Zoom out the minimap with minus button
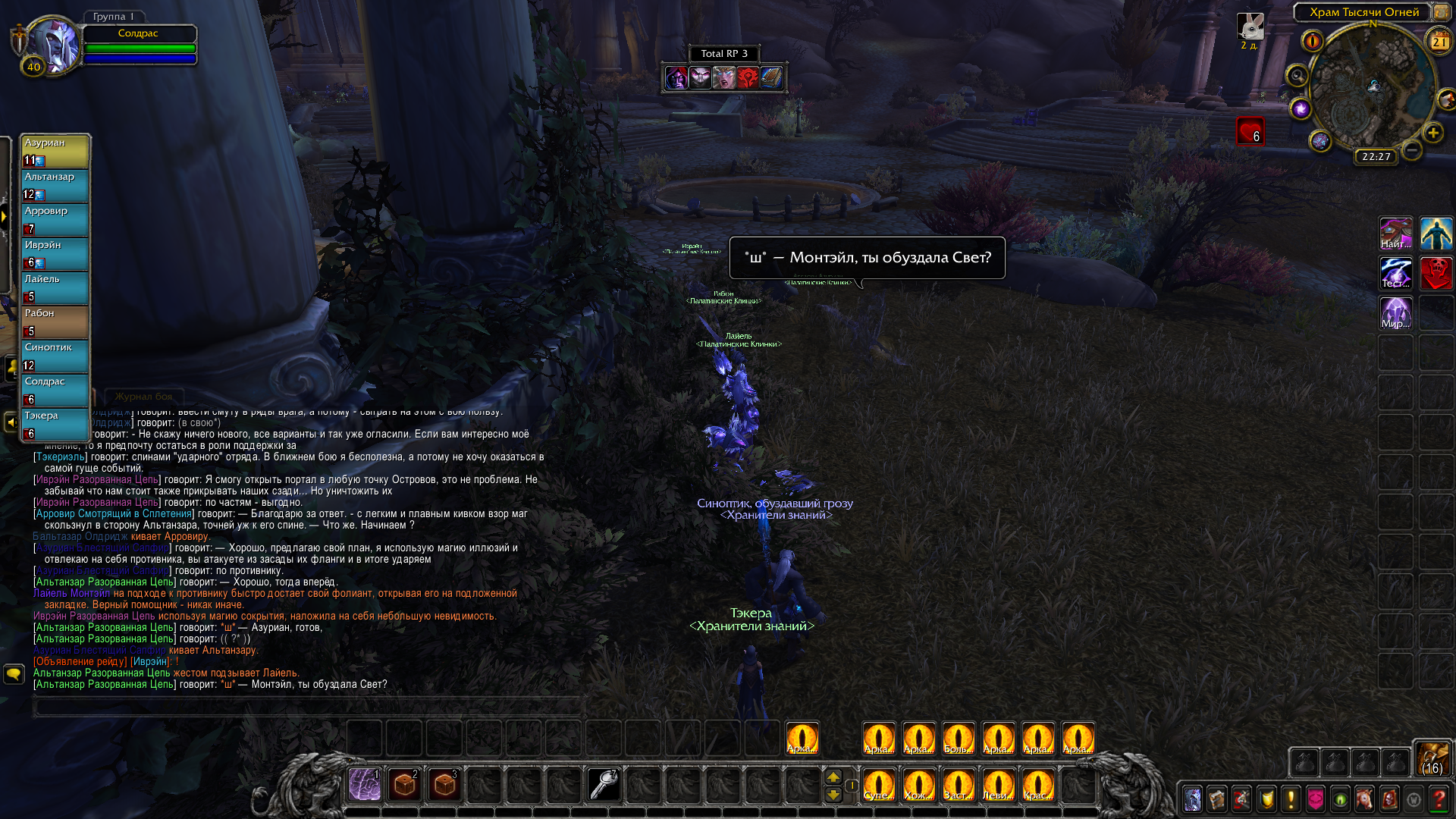This screenshot has height=819, width=1456. [x=1412, y=150]
